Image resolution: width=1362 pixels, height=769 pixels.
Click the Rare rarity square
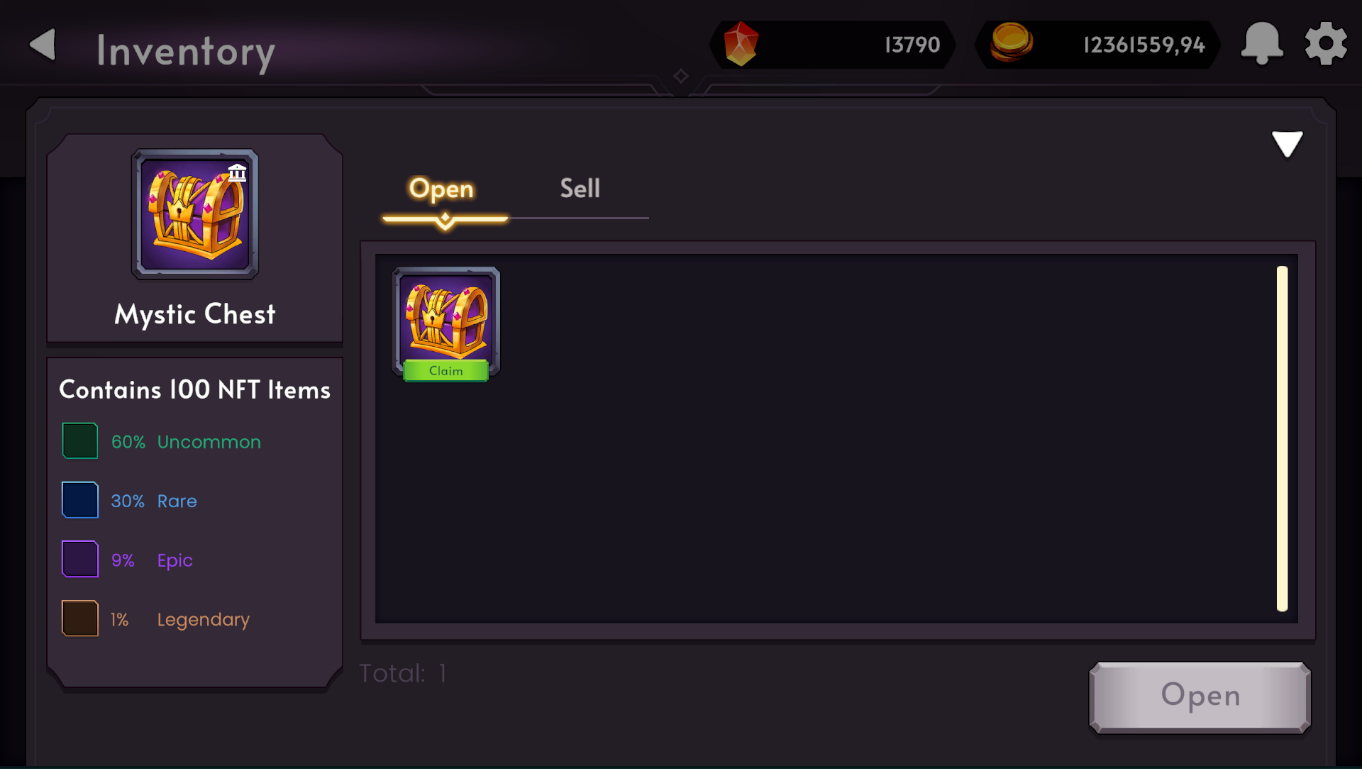79,499
